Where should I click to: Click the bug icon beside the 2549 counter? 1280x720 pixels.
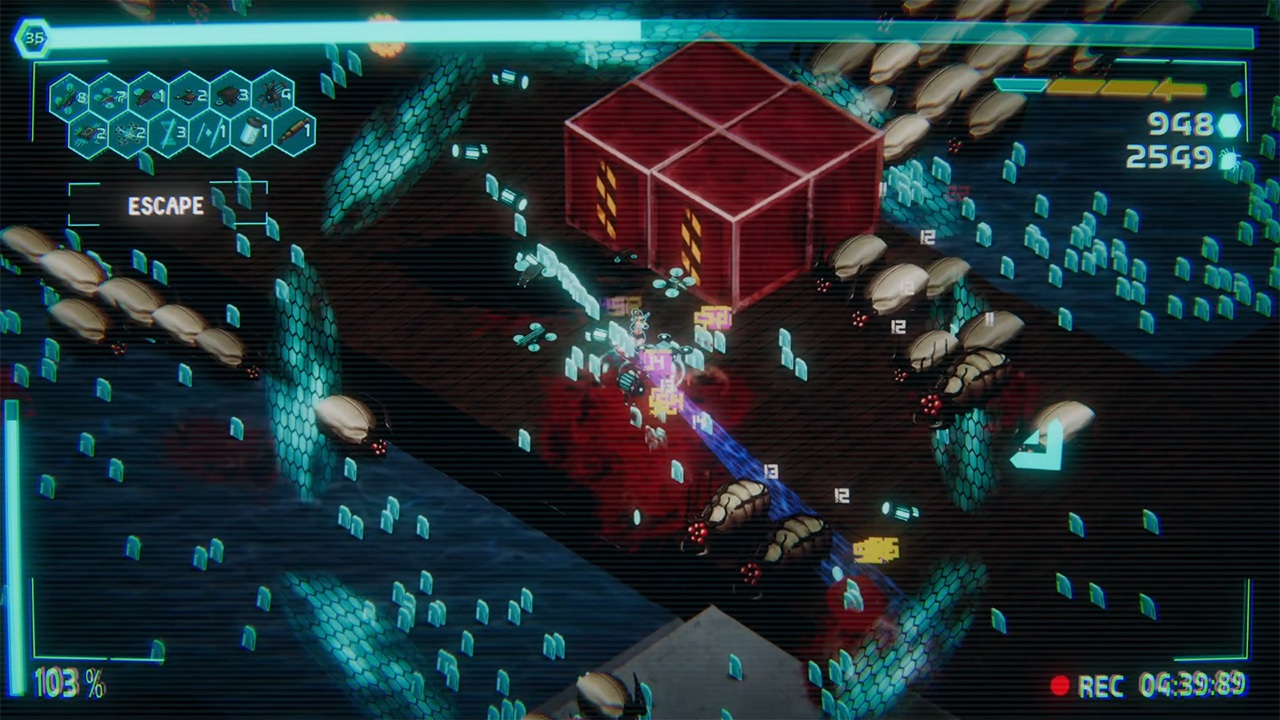(1230, 160)
